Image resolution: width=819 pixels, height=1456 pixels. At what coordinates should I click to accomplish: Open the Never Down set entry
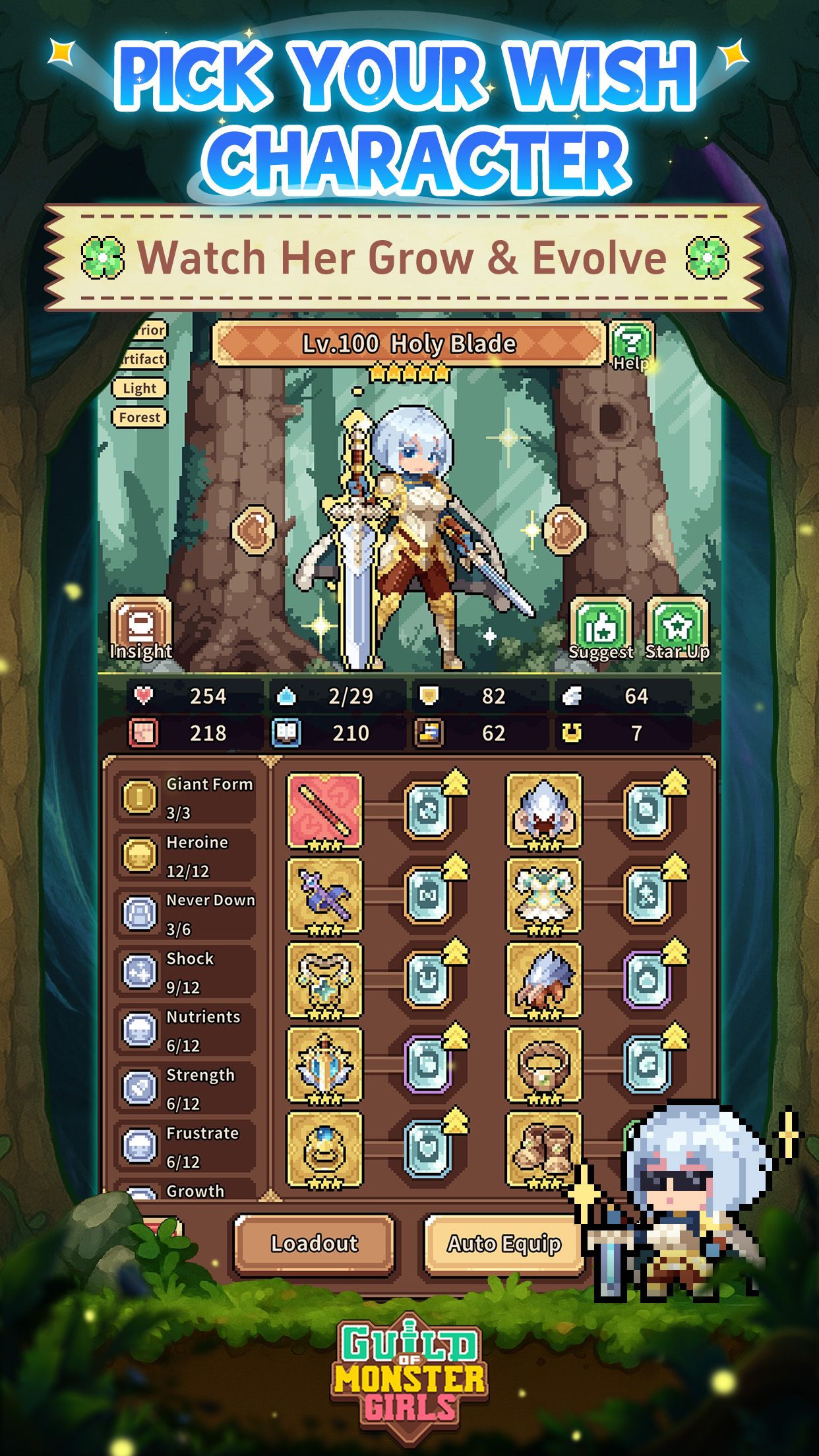click(x=186, y=914)
